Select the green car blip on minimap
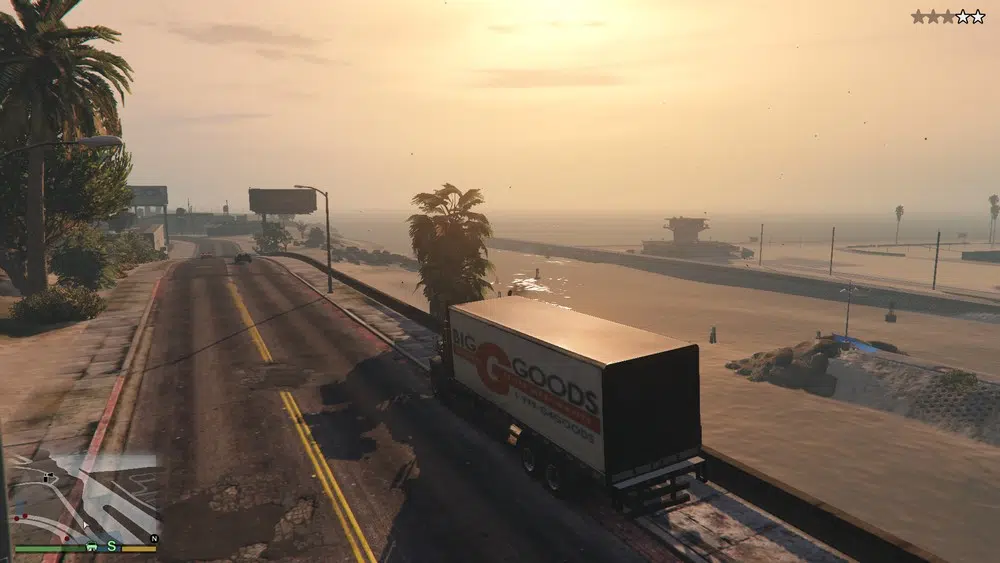This screenshot has width=1000, height=563. pos(91,546)
